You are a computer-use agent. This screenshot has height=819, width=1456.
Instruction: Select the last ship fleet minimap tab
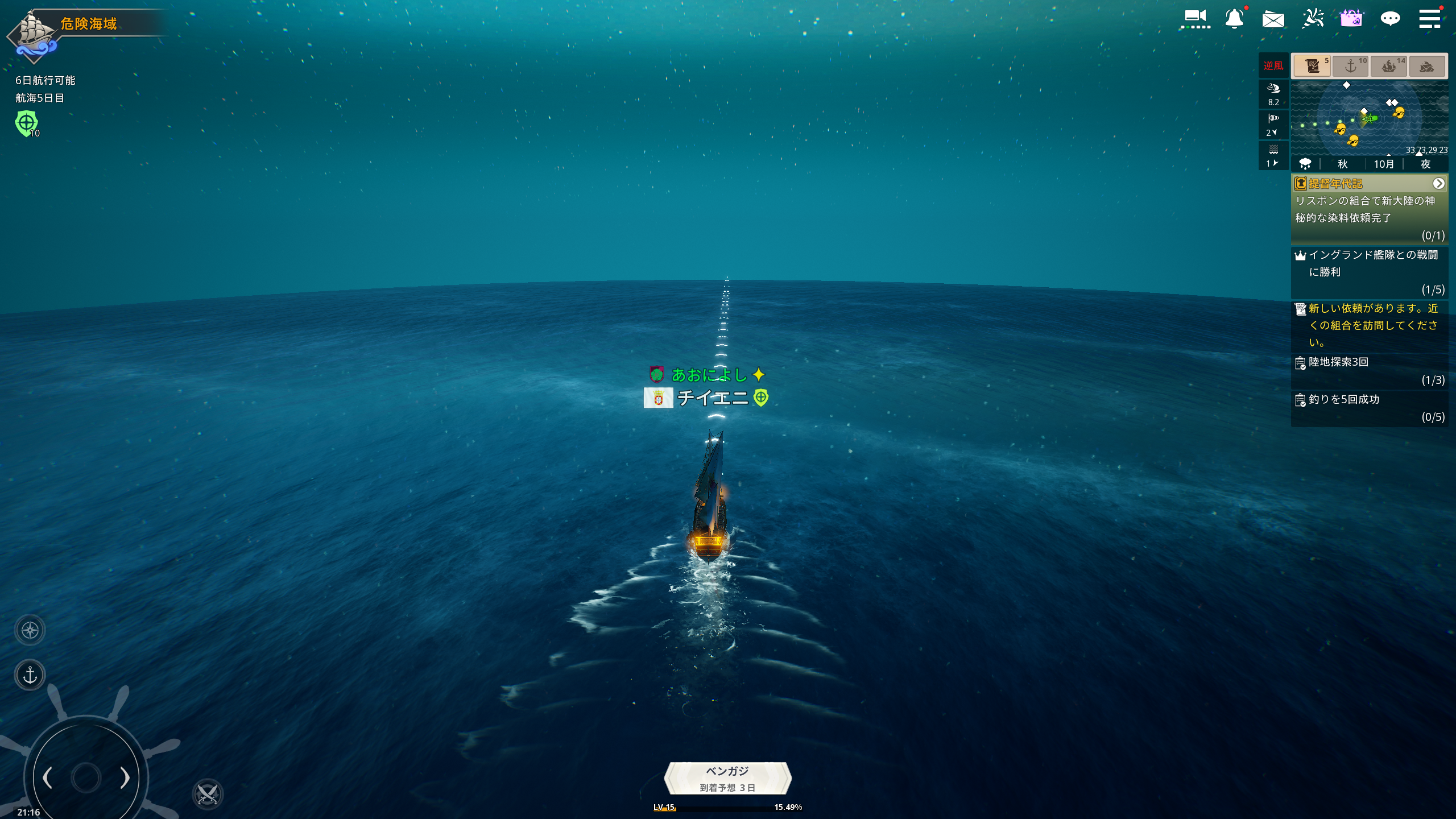[x=1426, y=66]
